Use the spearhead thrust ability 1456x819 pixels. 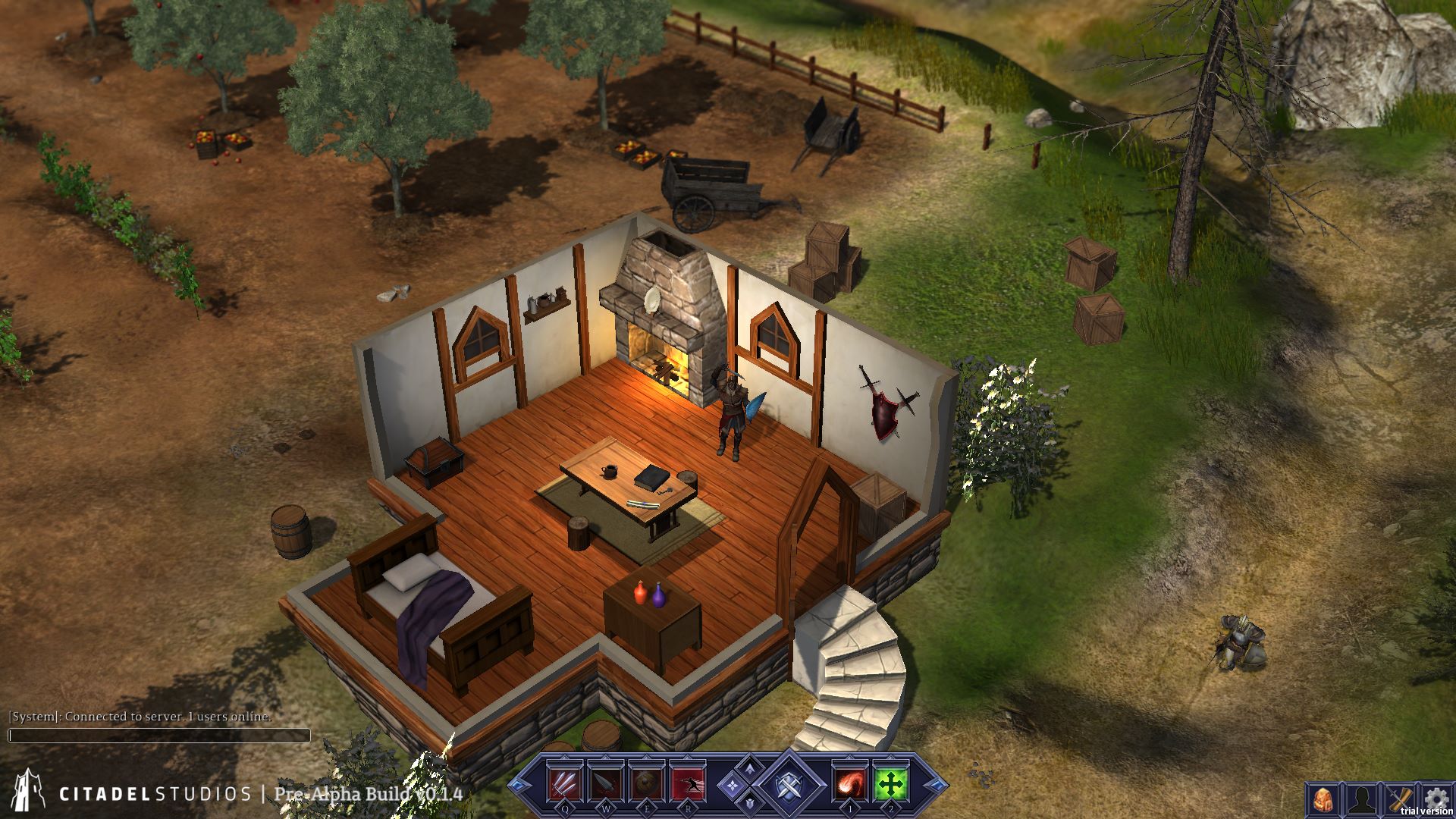[605, 783]
